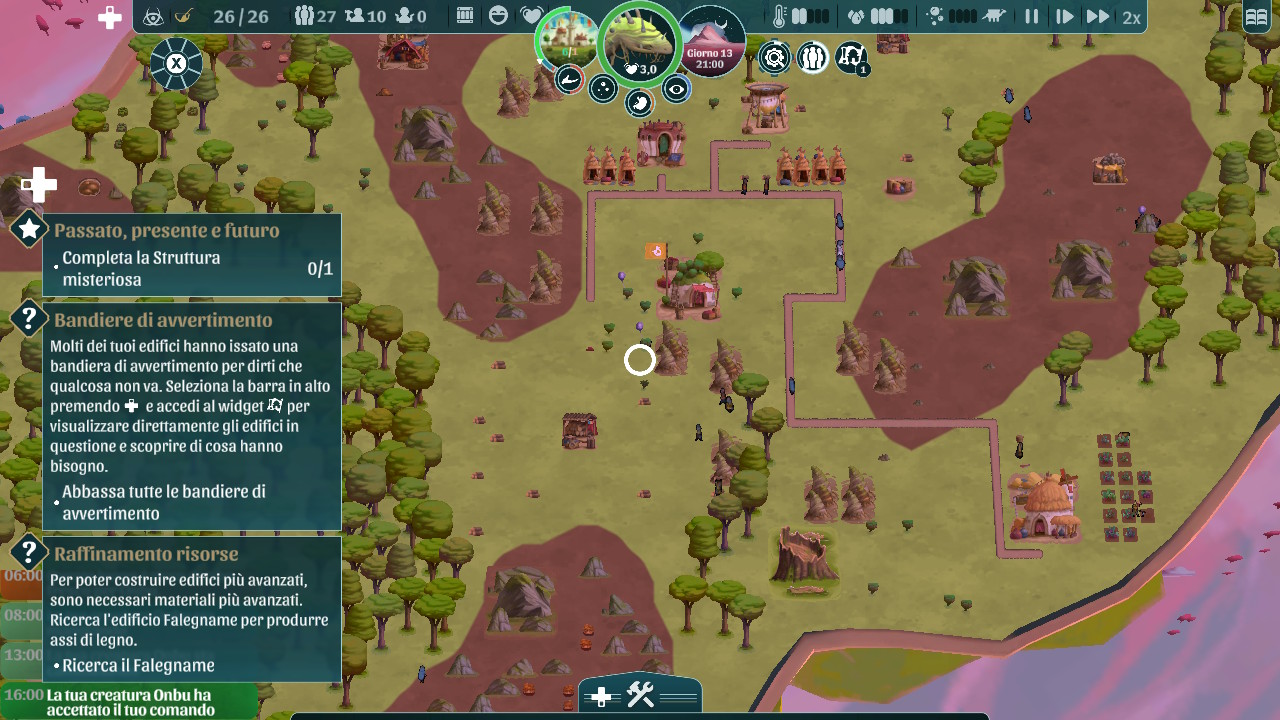Select 'Passato, presente e futuro' quest

coord(167,231)
